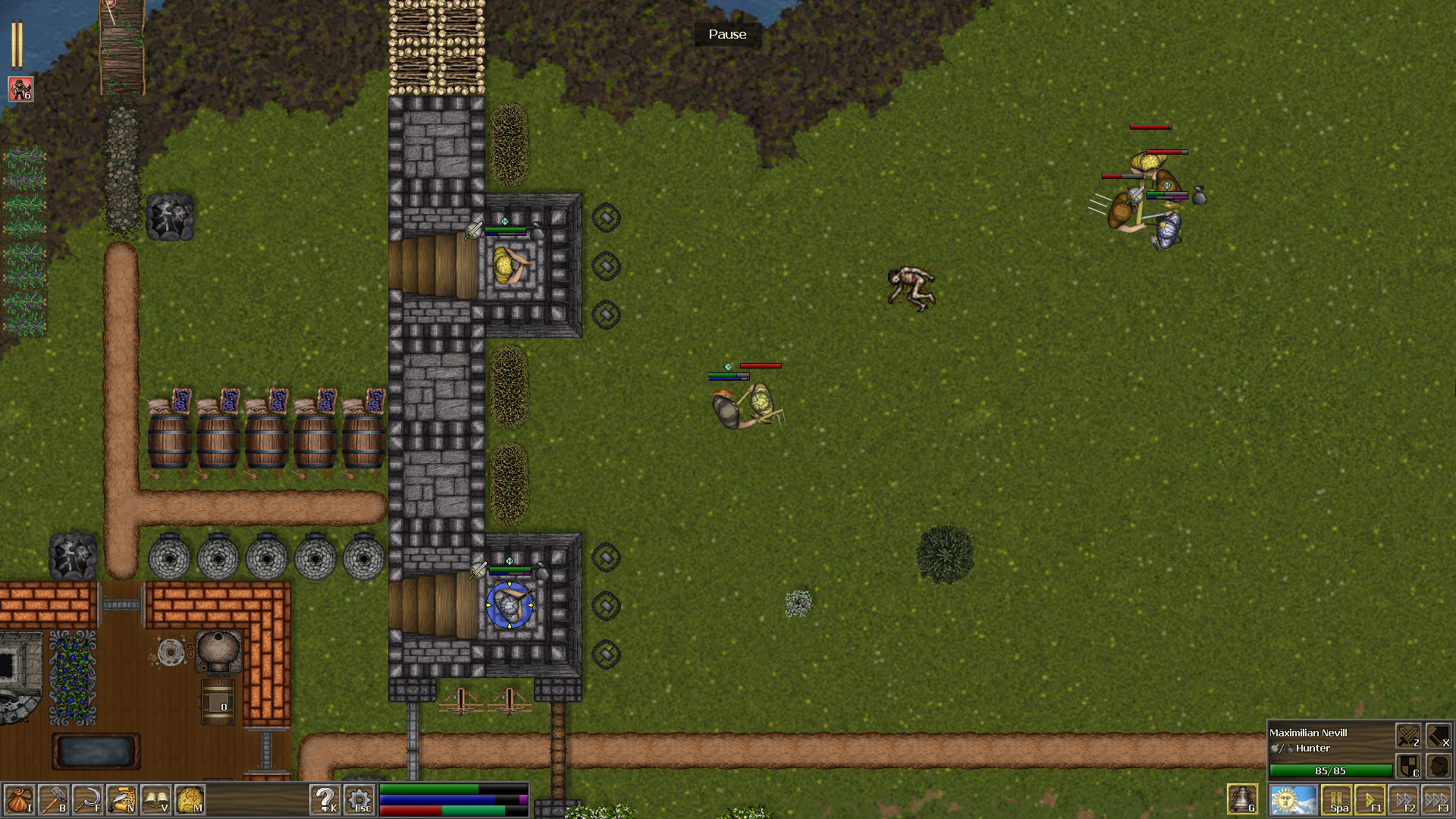Set triple speed with F3 button
This screenshot has width=1456, height=819.
(1438, 799)
